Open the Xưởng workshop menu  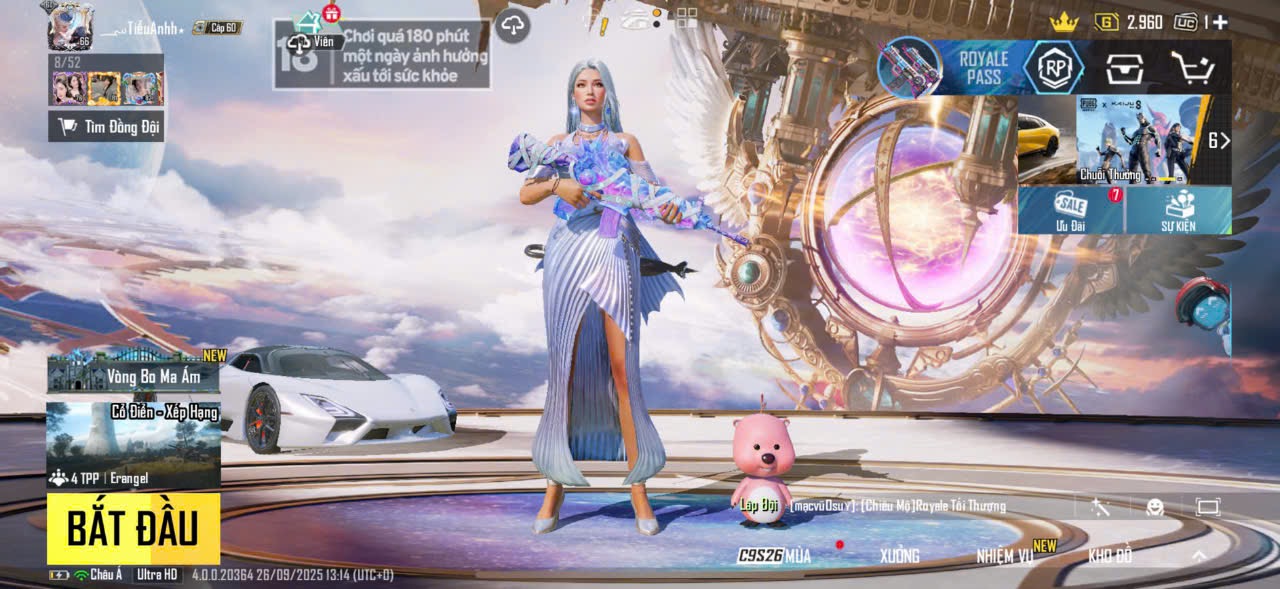tap(899, 556)
